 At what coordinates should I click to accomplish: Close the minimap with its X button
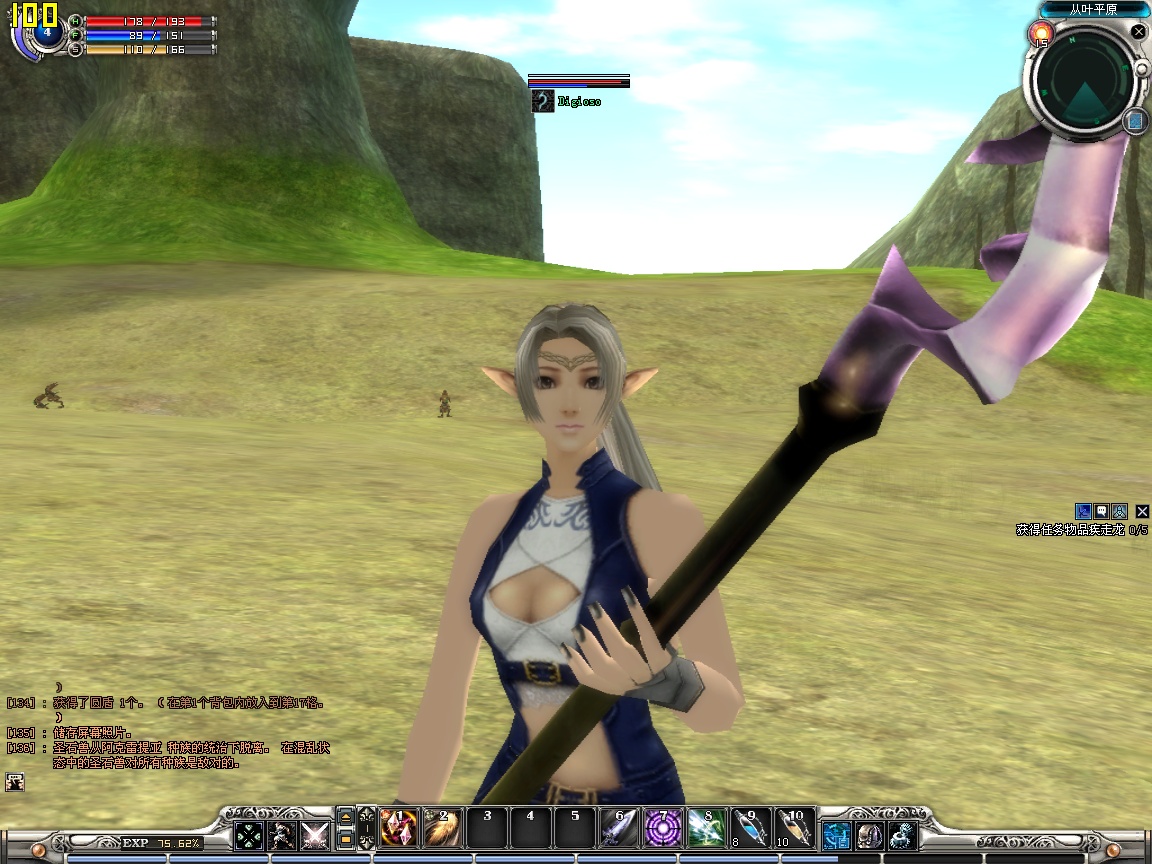(1138, 32)
